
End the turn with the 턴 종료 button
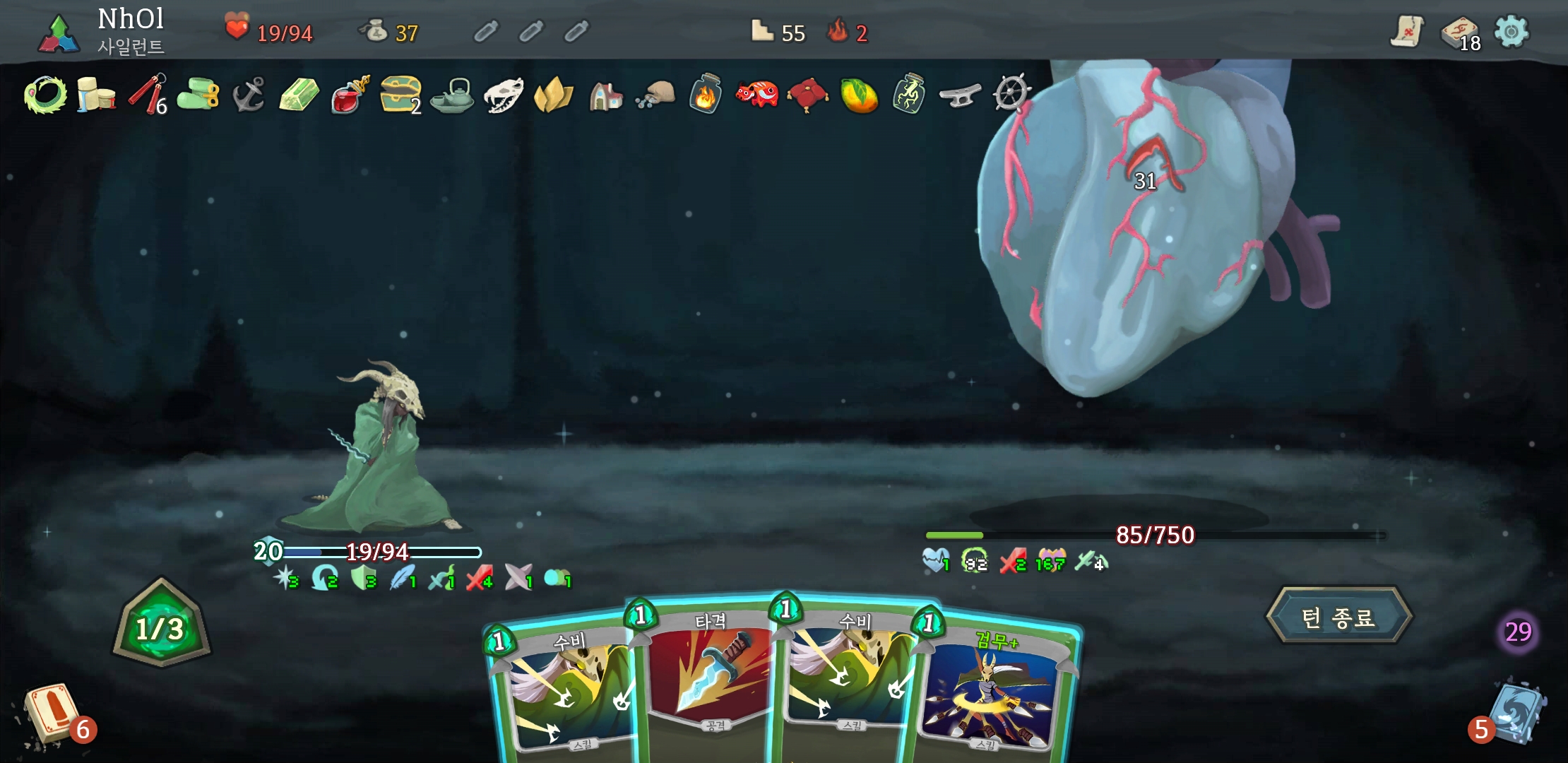click(1338, 617)
